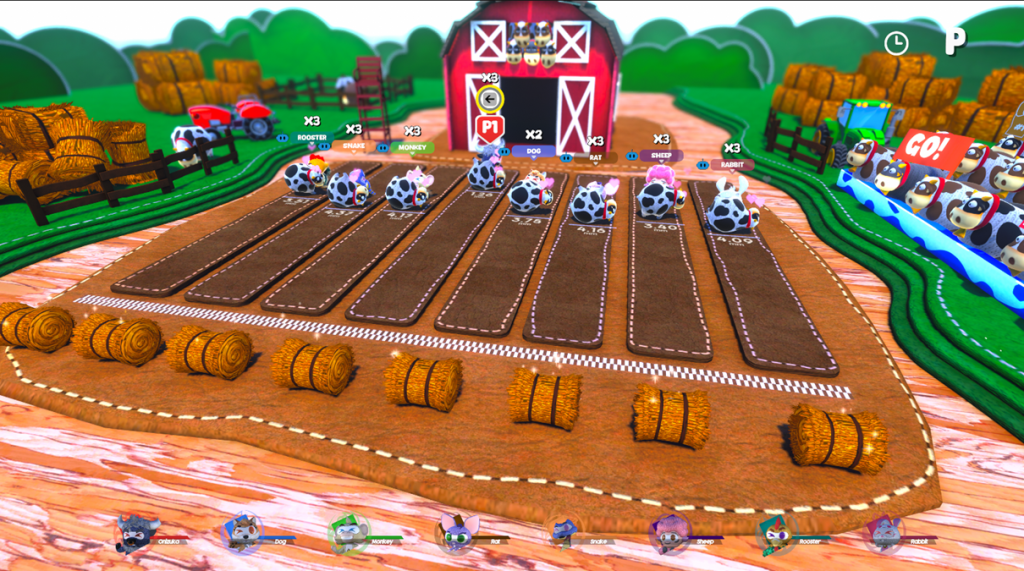Click the Rooster player portrait
The height and width of the screenshot is (571, 1024).
[775, 534]
